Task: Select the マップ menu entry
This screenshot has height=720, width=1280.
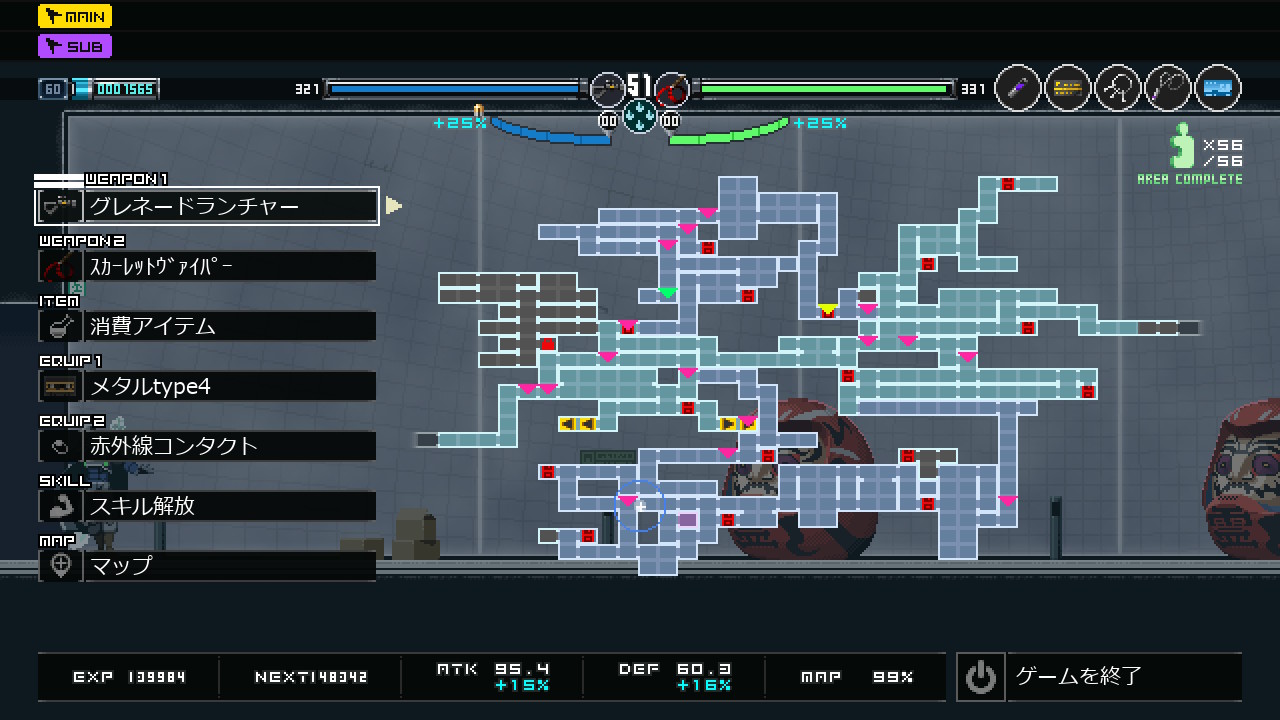Action: click(x=207, y=566)
